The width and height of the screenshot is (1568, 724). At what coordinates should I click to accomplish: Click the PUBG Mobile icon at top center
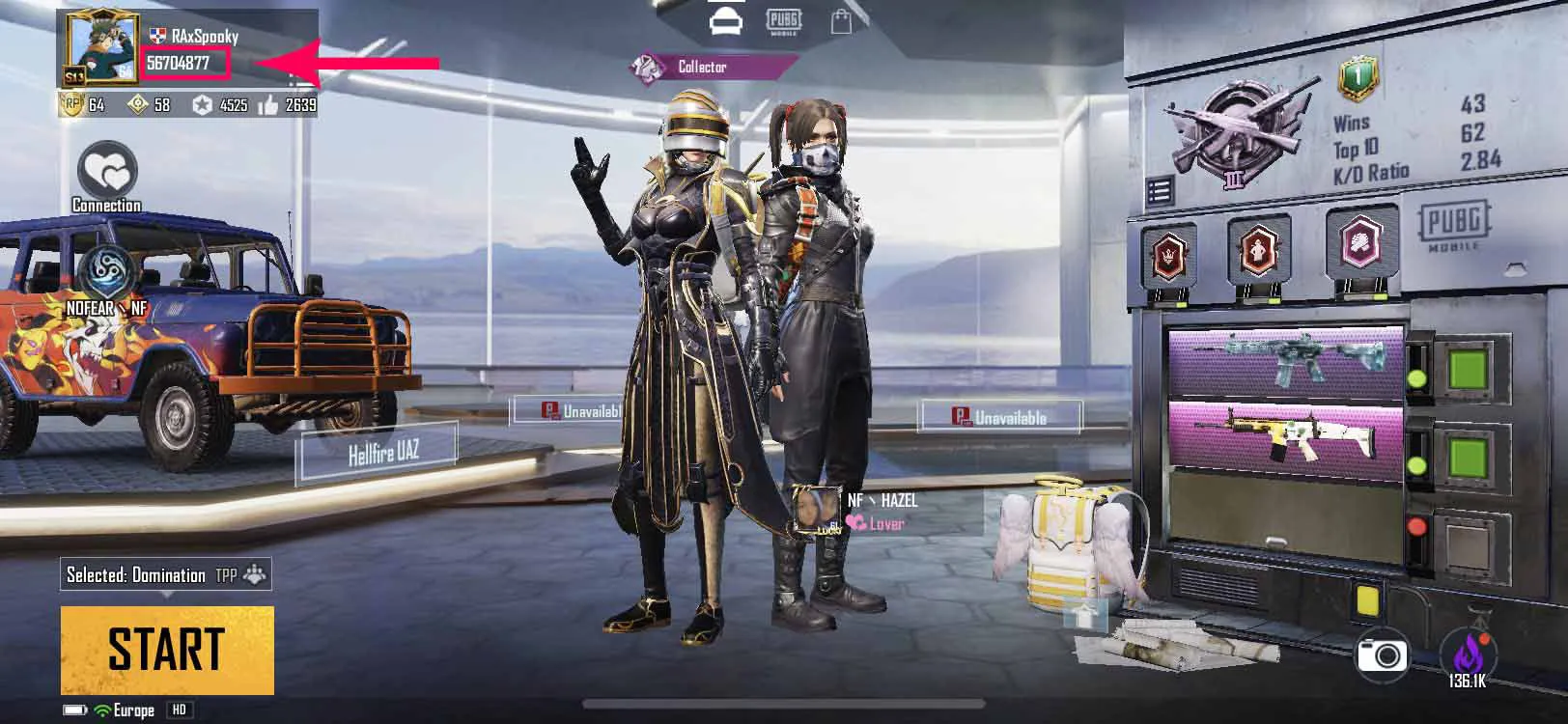(783, 20)
